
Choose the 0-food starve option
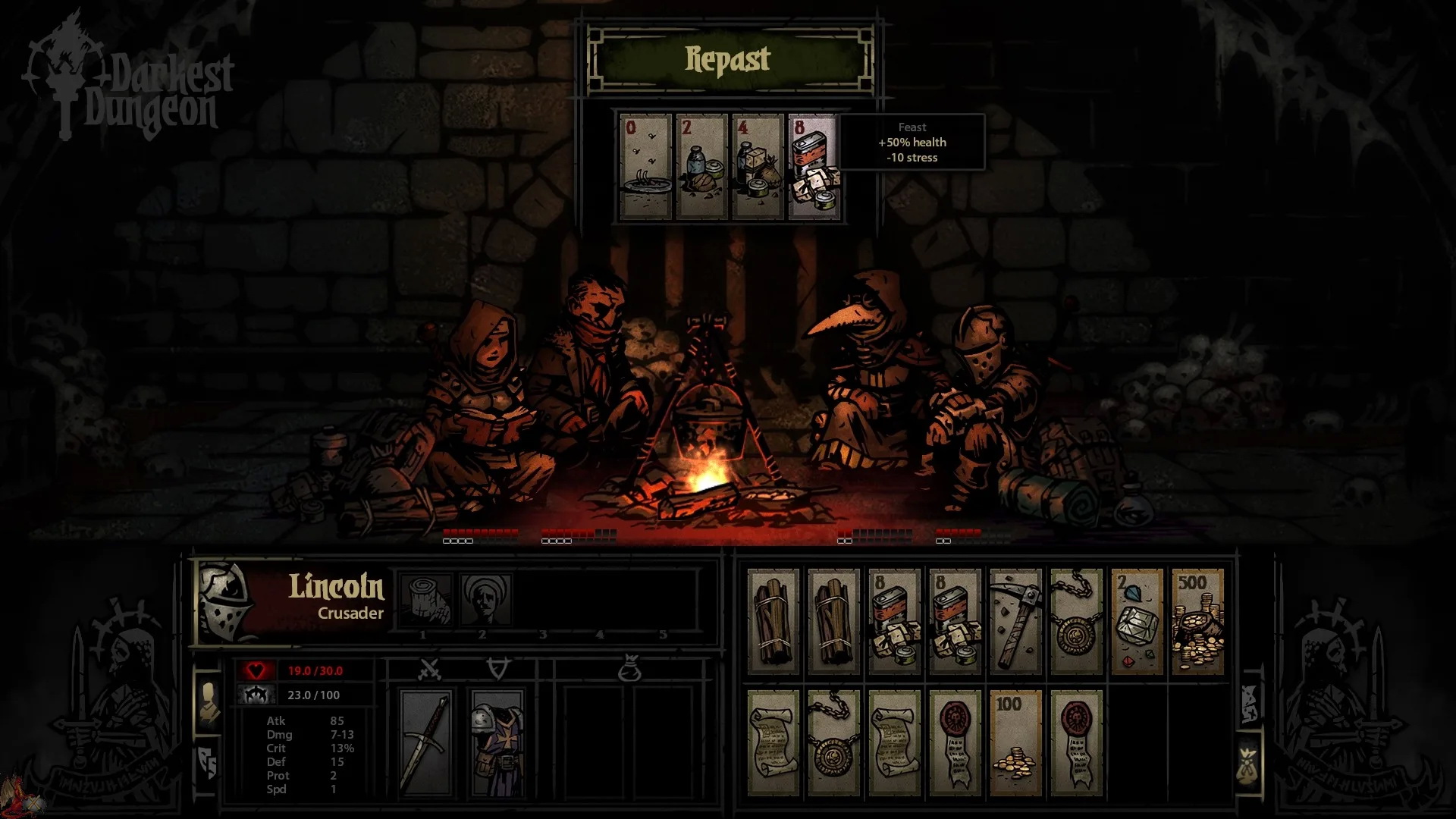[x=645, y=168]
